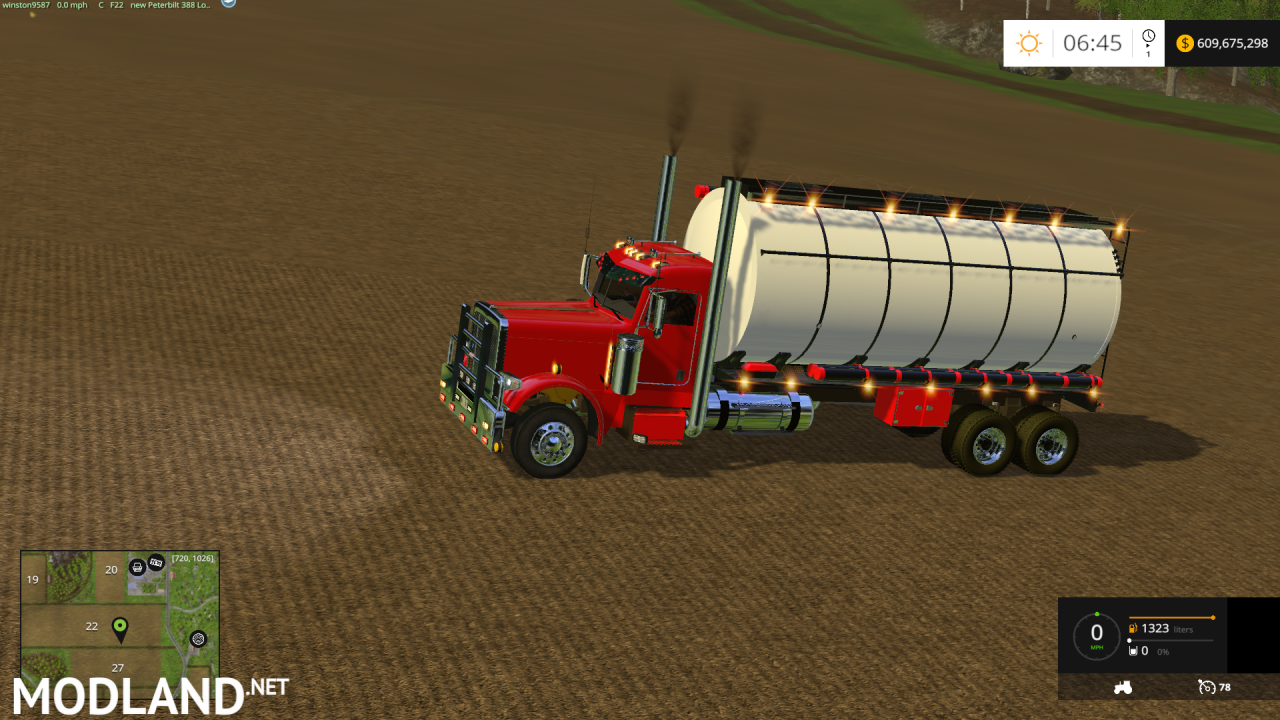Click the fill level container icon showing 0%
Image resolution: width=1280 pixels, height=720 pixels.
1133,651
